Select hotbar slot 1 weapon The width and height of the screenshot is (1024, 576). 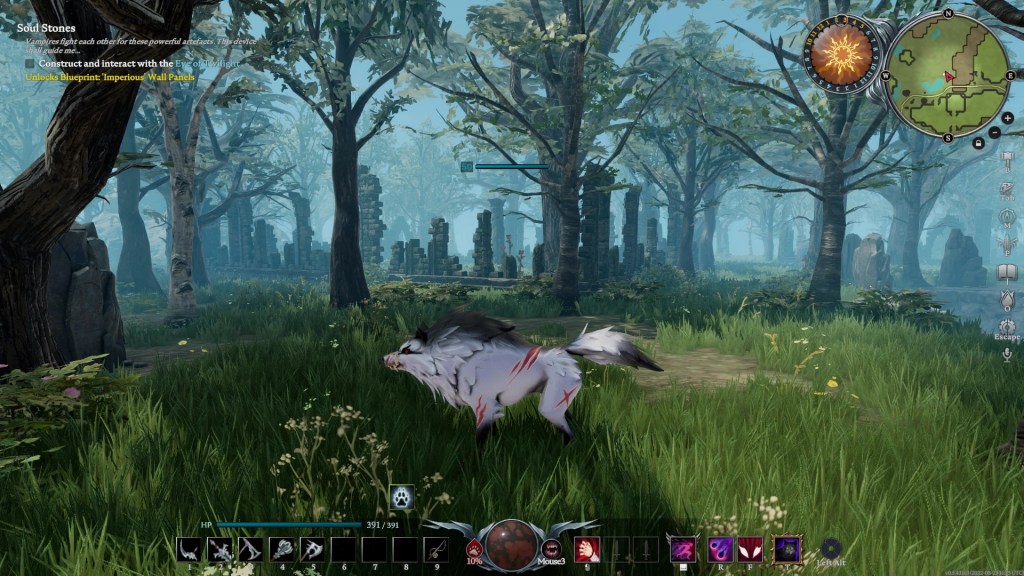click(187, 548)
